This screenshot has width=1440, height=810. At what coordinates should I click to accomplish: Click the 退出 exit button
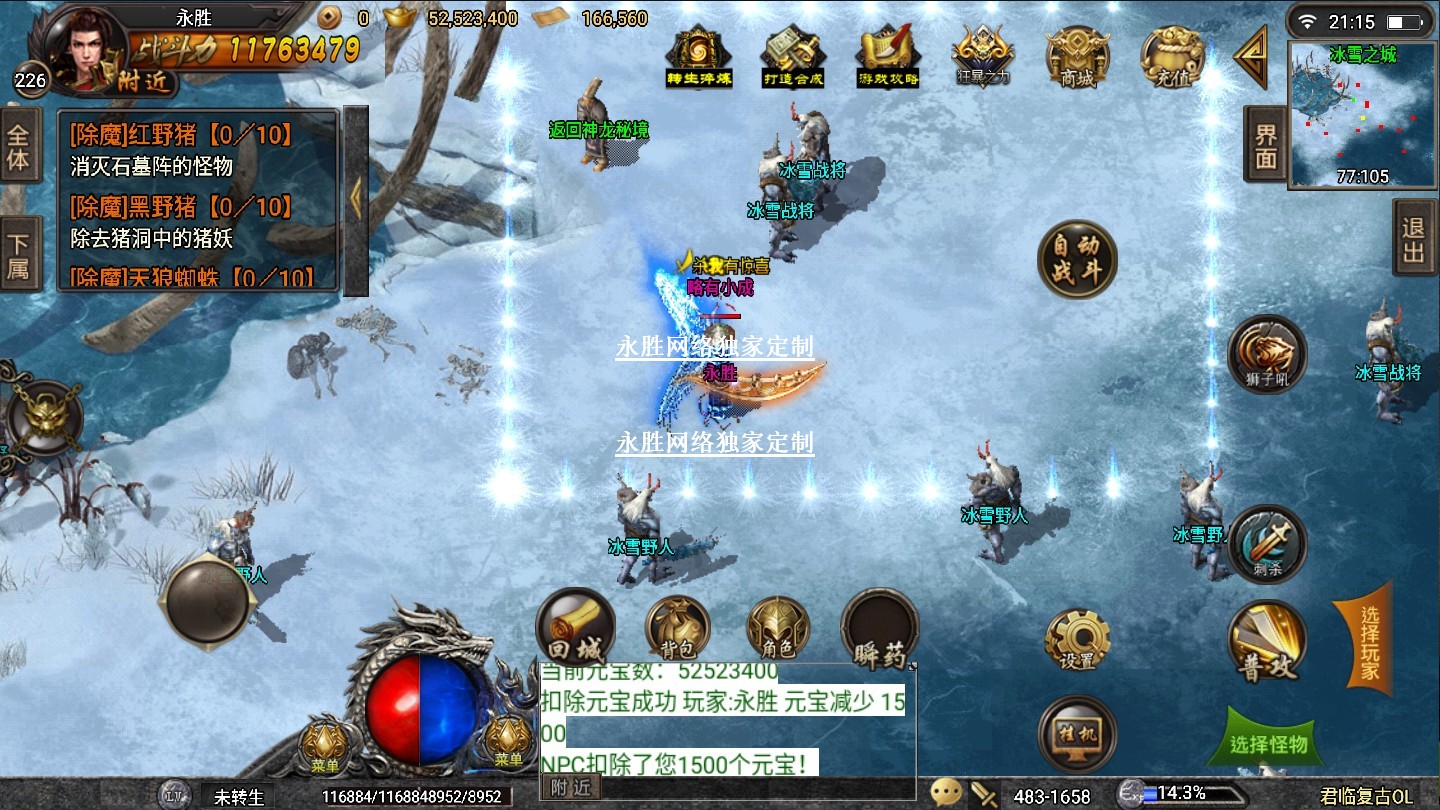pos(1413,240)
